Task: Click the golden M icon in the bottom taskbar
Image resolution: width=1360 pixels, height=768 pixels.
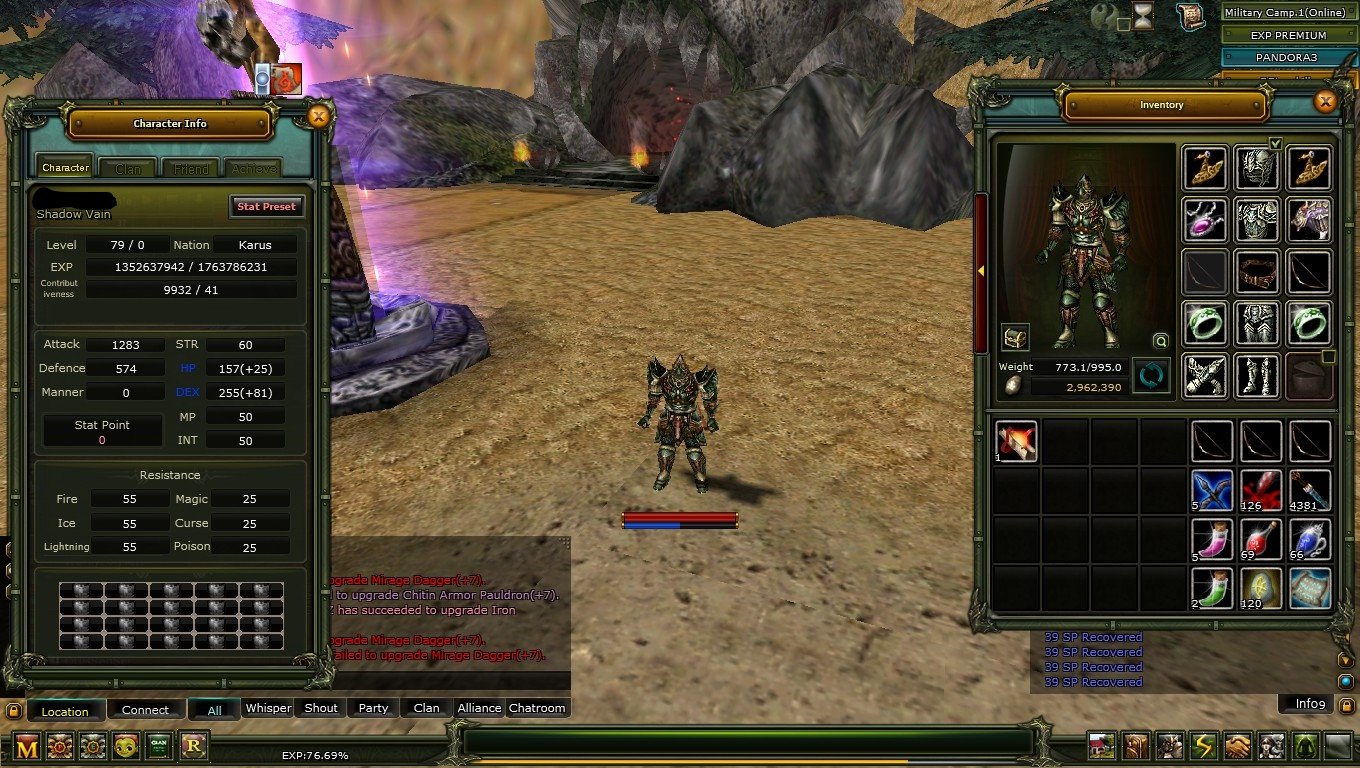Action: (27, 746)
